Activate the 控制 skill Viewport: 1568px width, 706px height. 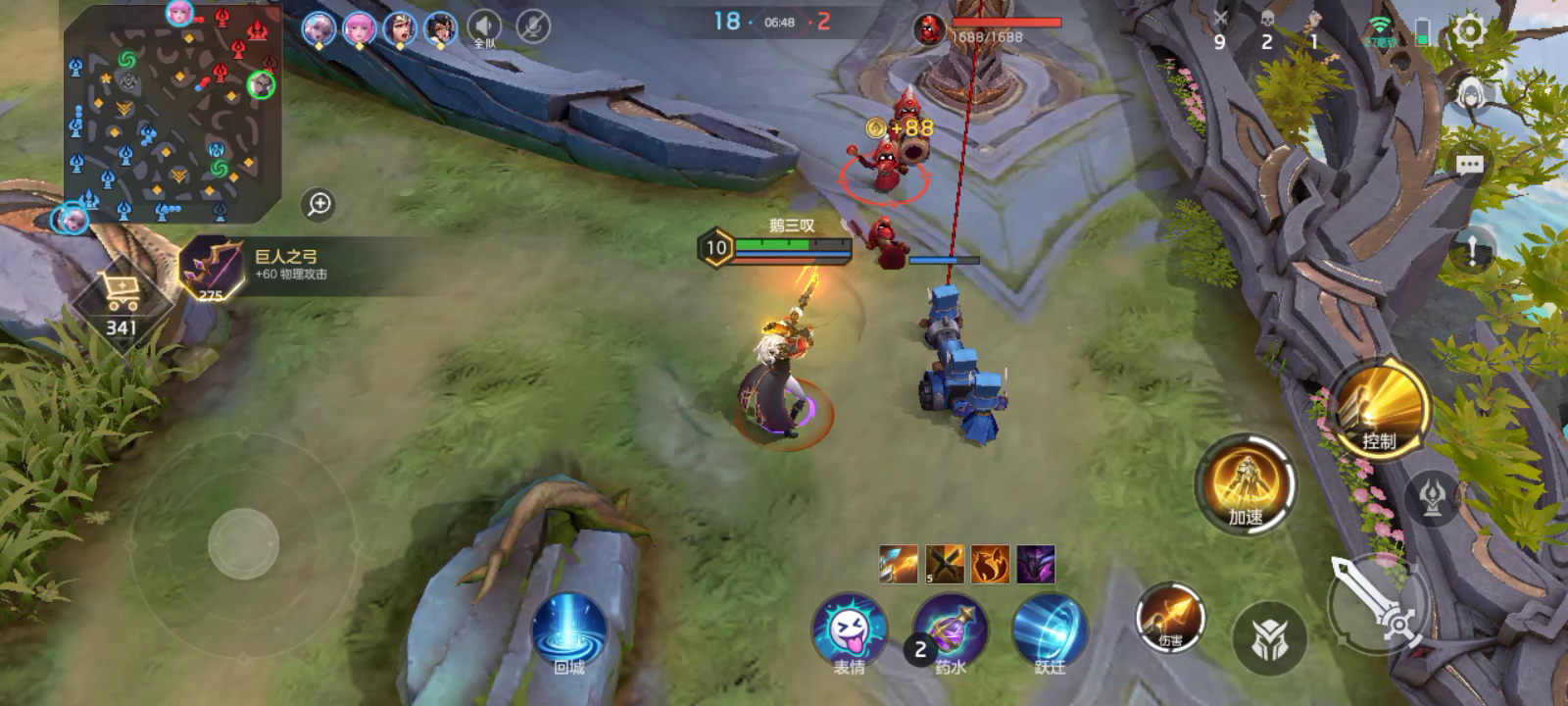pyautogui.click(x=1378, y=409)
